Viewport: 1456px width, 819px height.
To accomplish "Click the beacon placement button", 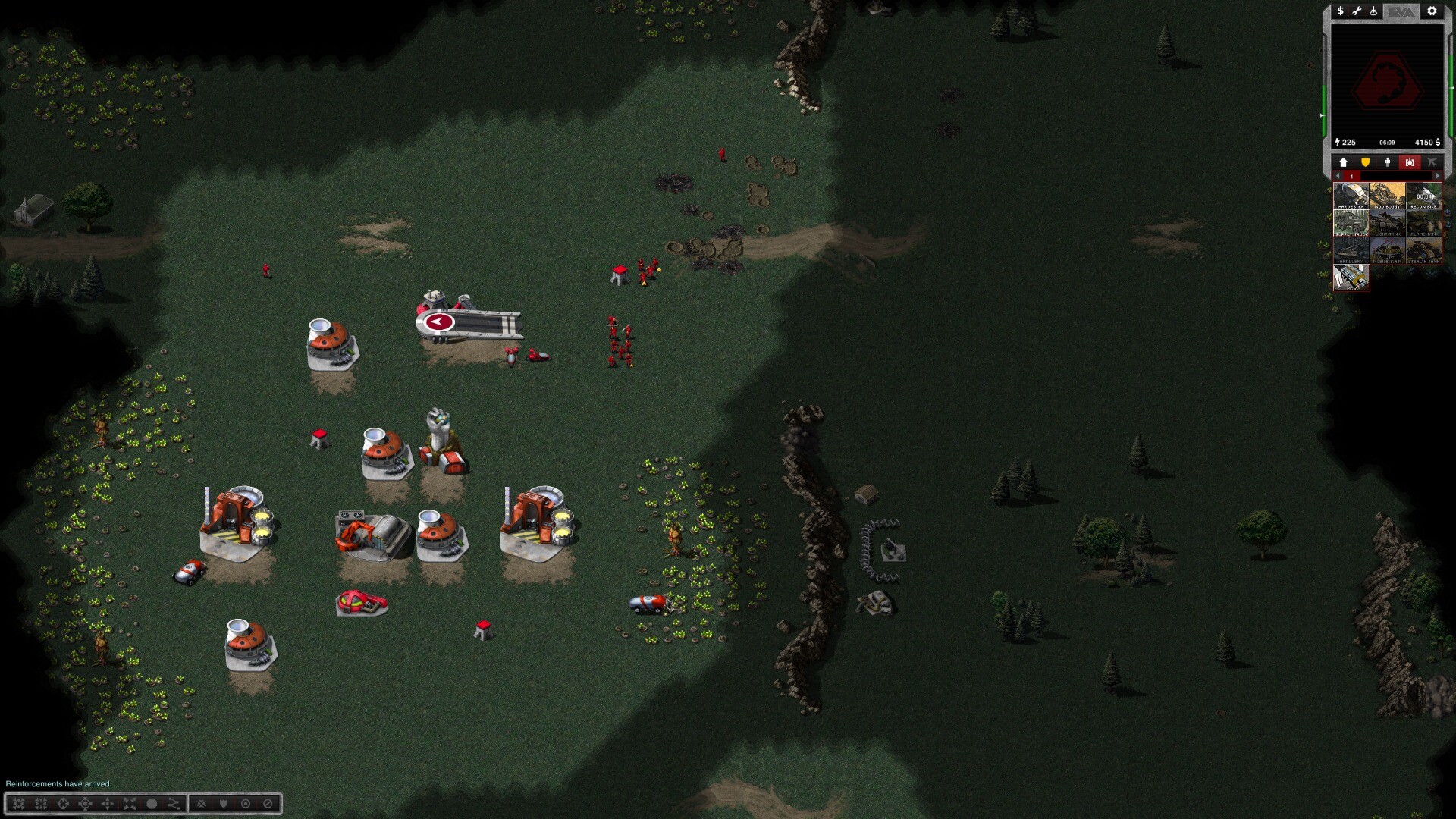I will coord(1373,11).
